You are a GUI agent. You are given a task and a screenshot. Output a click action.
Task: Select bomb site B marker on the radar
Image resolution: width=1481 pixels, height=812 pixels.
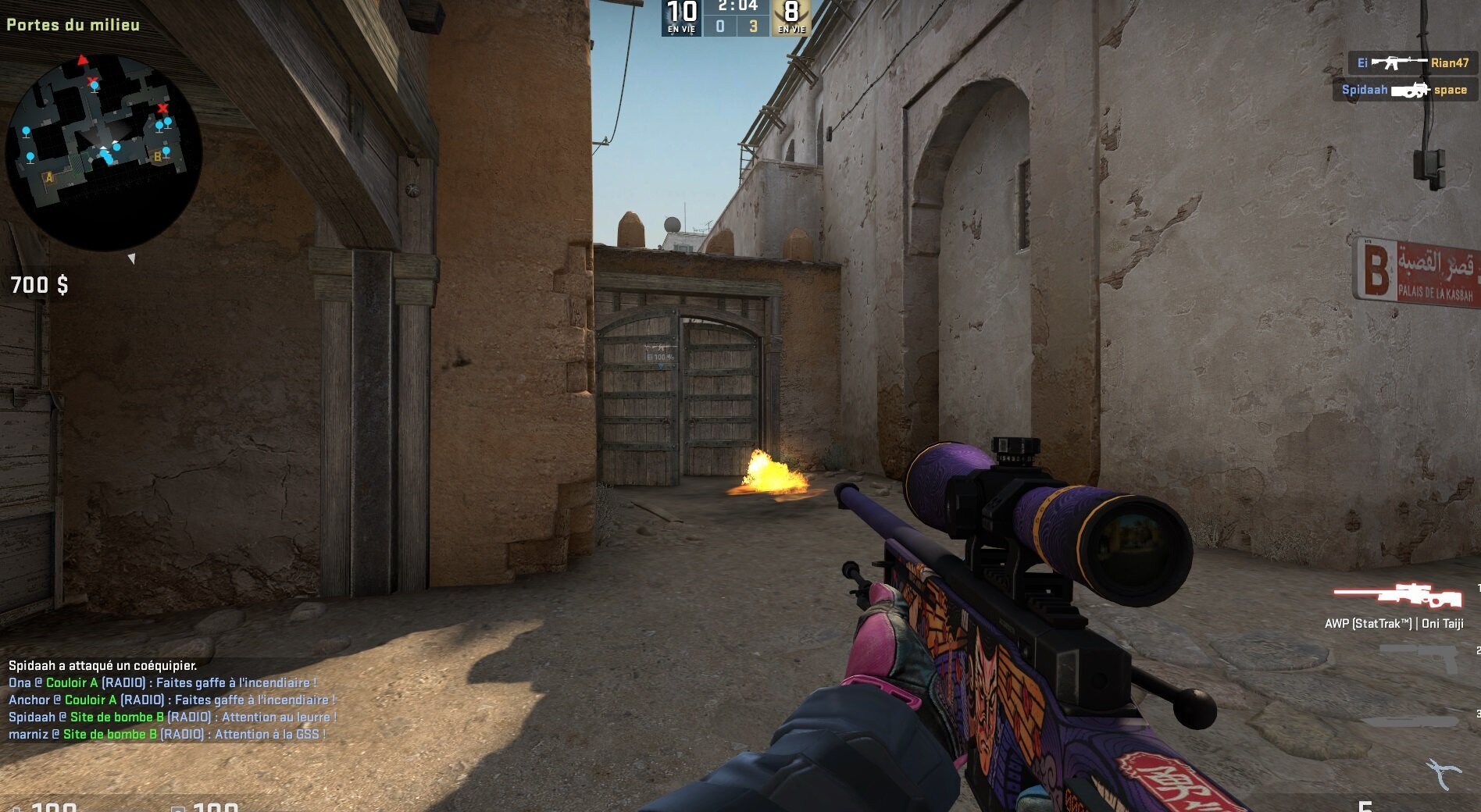click(157, 157)
